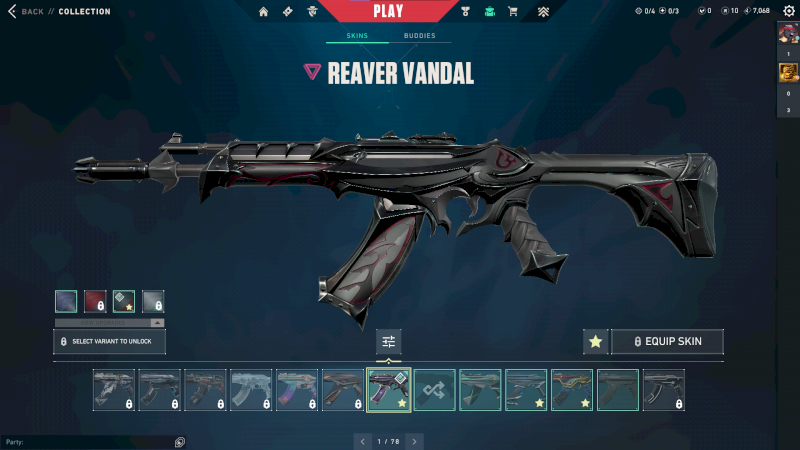Go to the next skin page

click(x=415, y=441)
